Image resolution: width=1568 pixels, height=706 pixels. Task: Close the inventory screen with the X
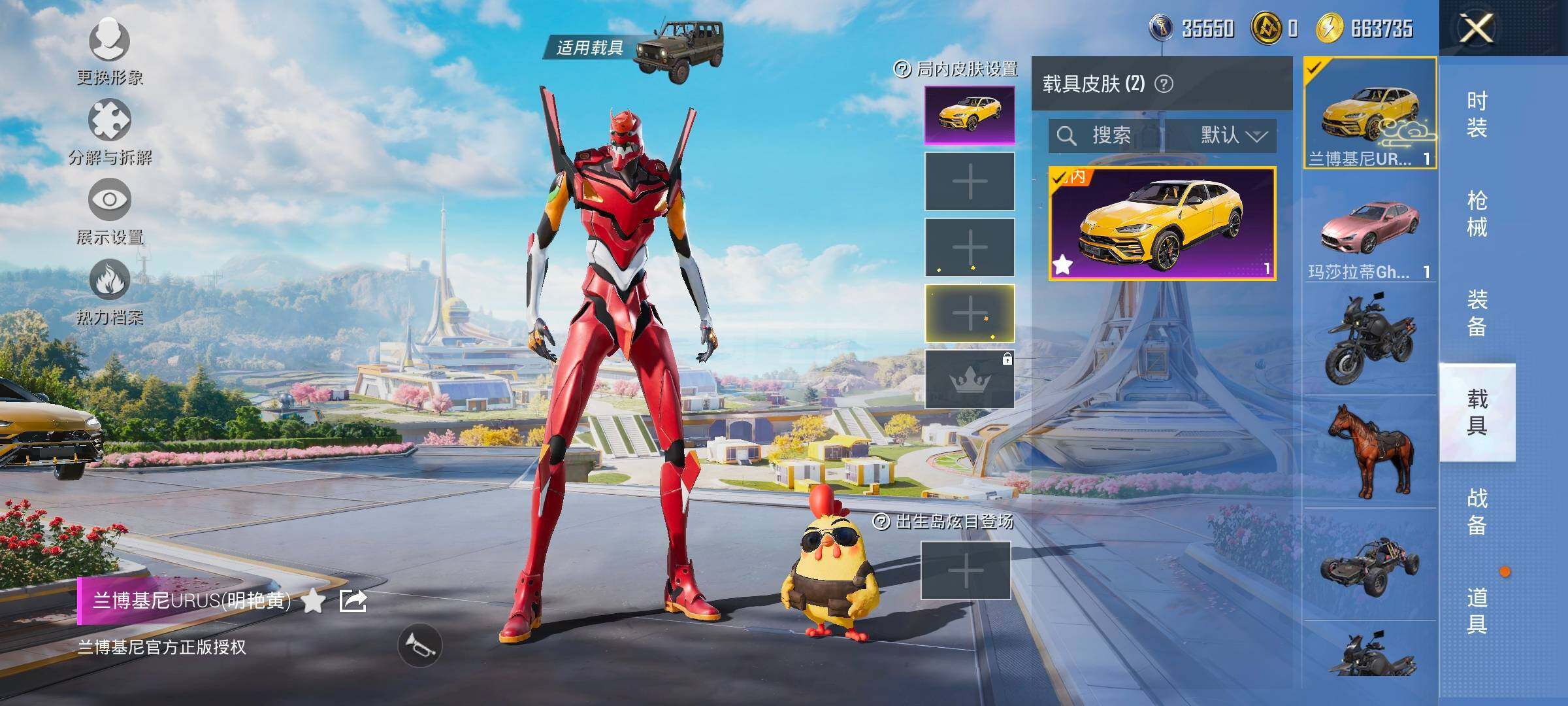pyautogui.click(x=1477, y=29)
